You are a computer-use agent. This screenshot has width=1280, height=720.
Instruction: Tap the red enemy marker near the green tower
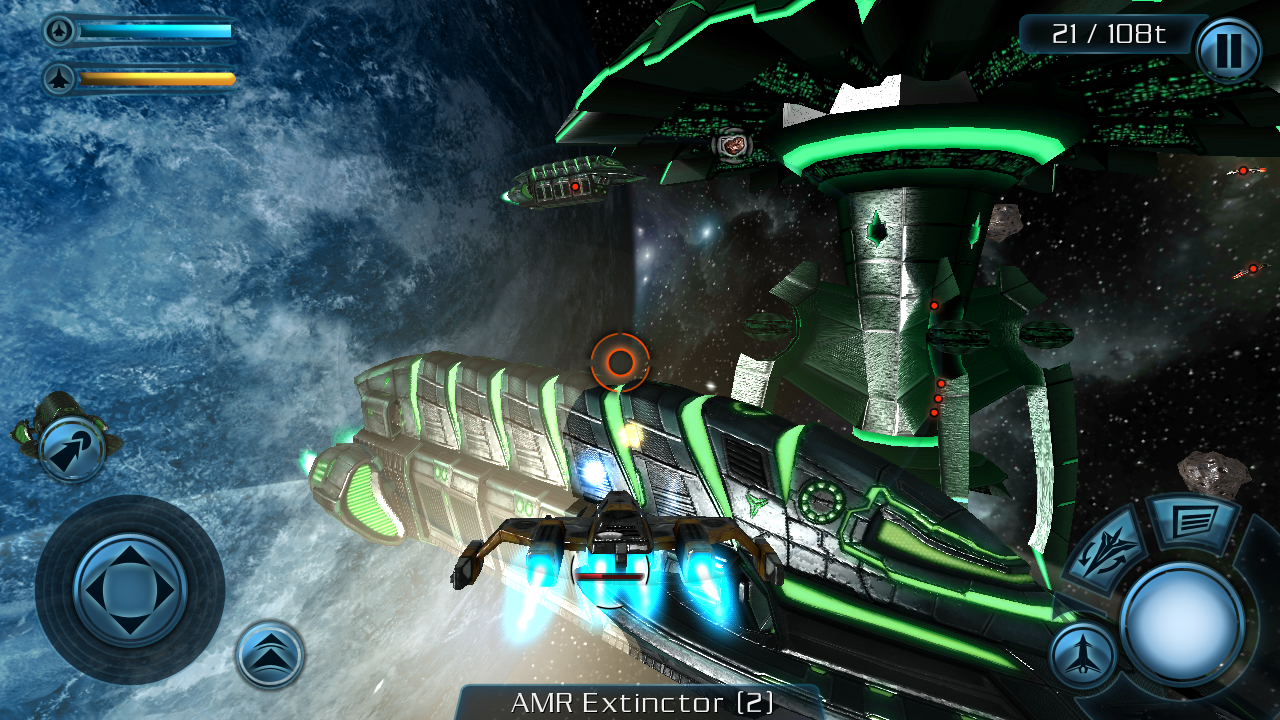click(x=934, y=305)
